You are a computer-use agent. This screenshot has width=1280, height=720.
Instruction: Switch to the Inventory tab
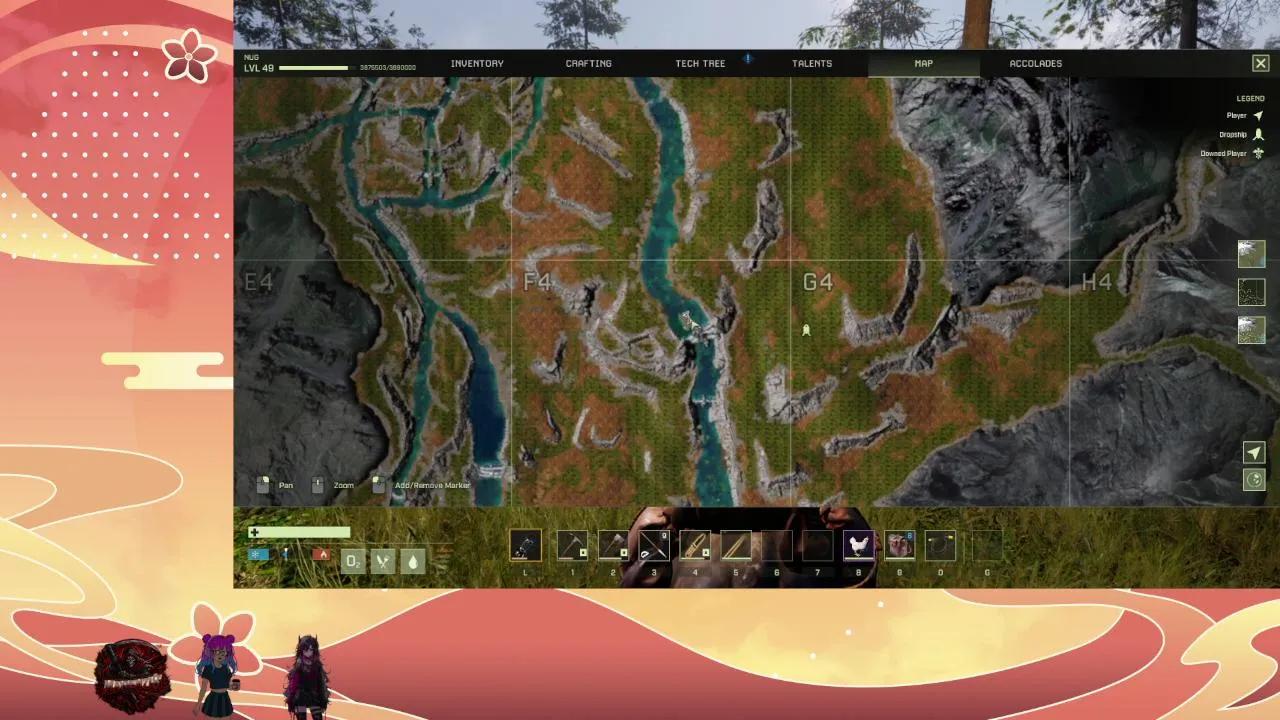pos(477,63)
